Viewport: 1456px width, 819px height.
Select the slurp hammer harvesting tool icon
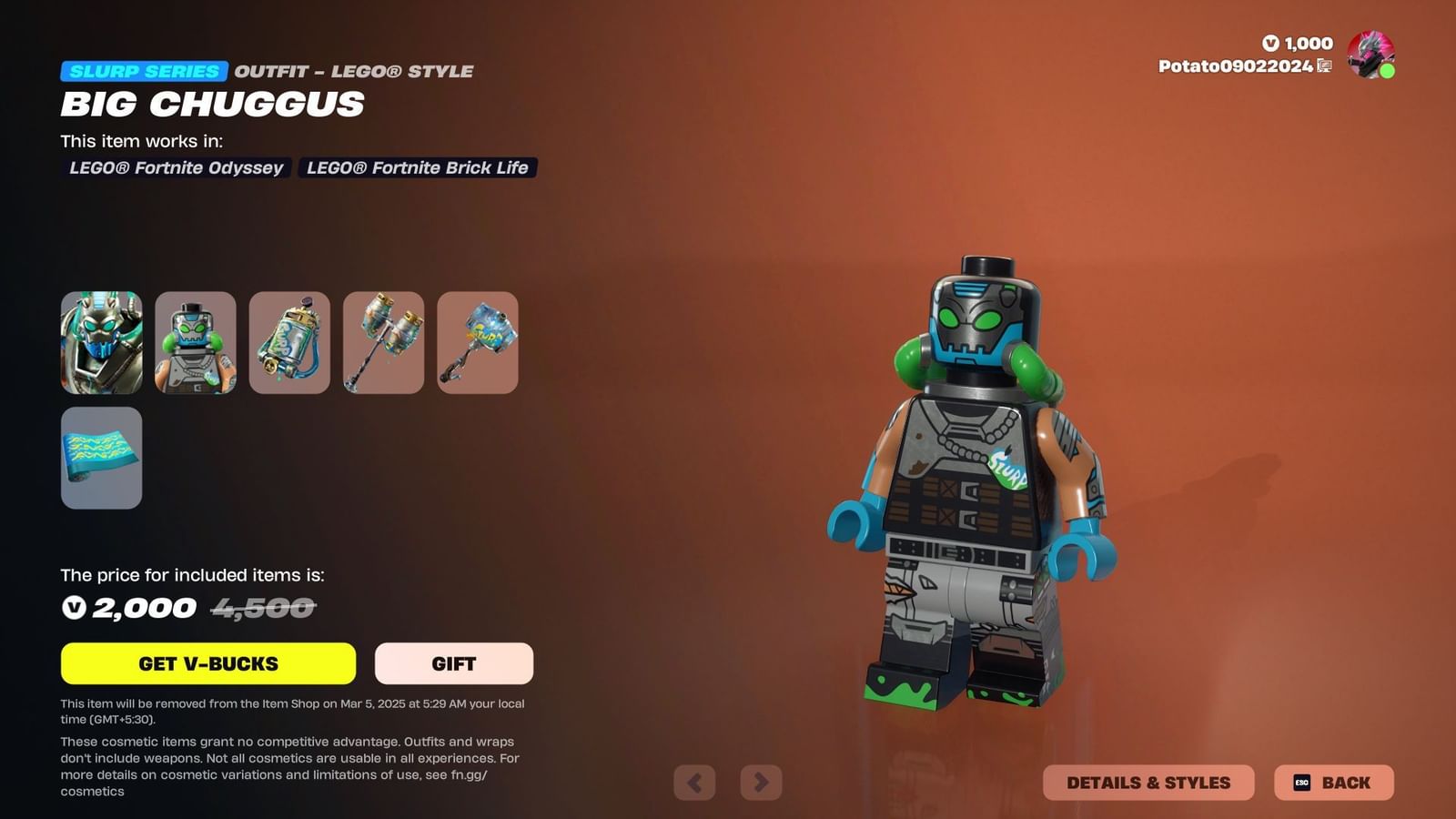478,343
